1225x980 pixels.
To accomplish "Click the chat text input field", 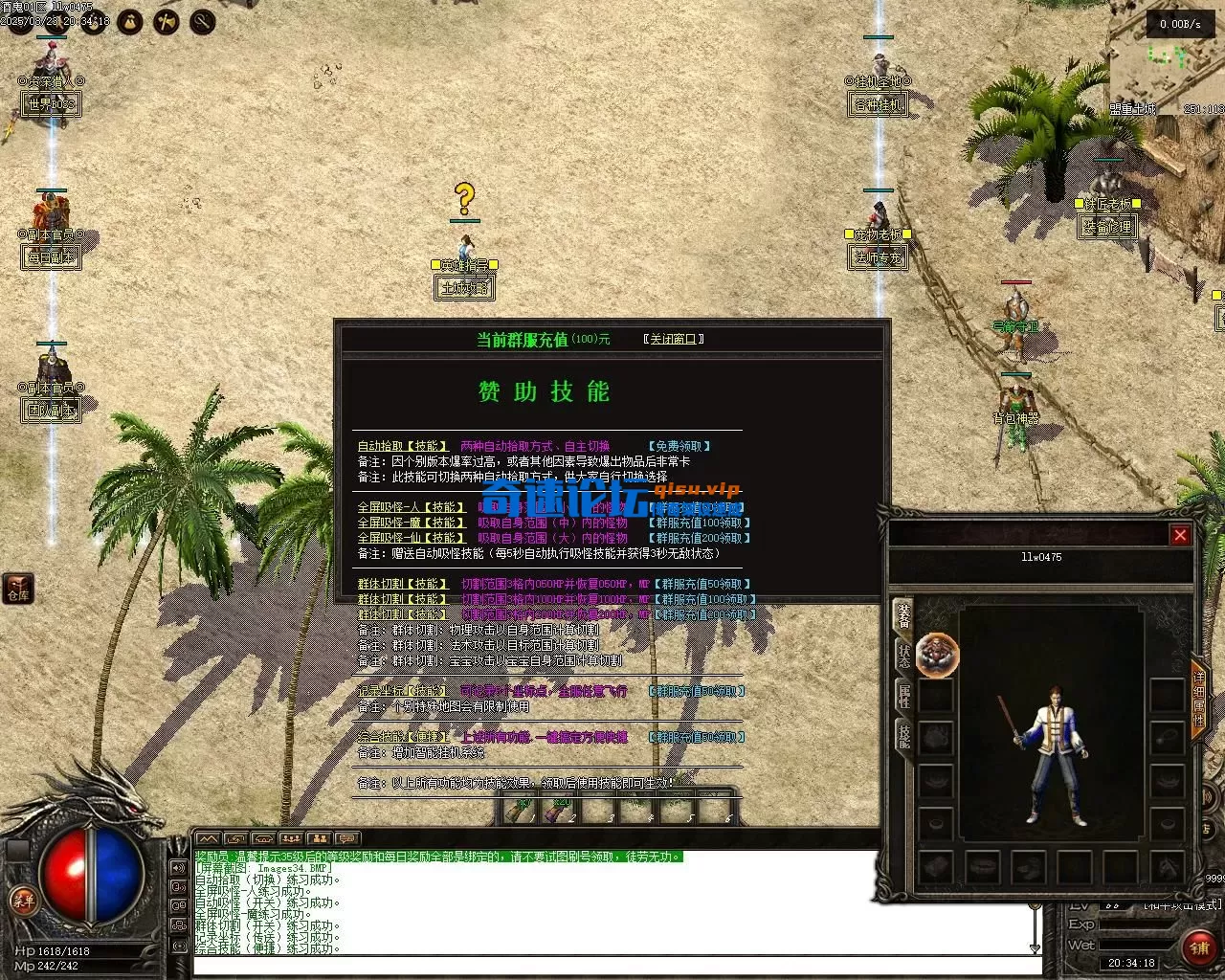I will click(x=612, y=966).
